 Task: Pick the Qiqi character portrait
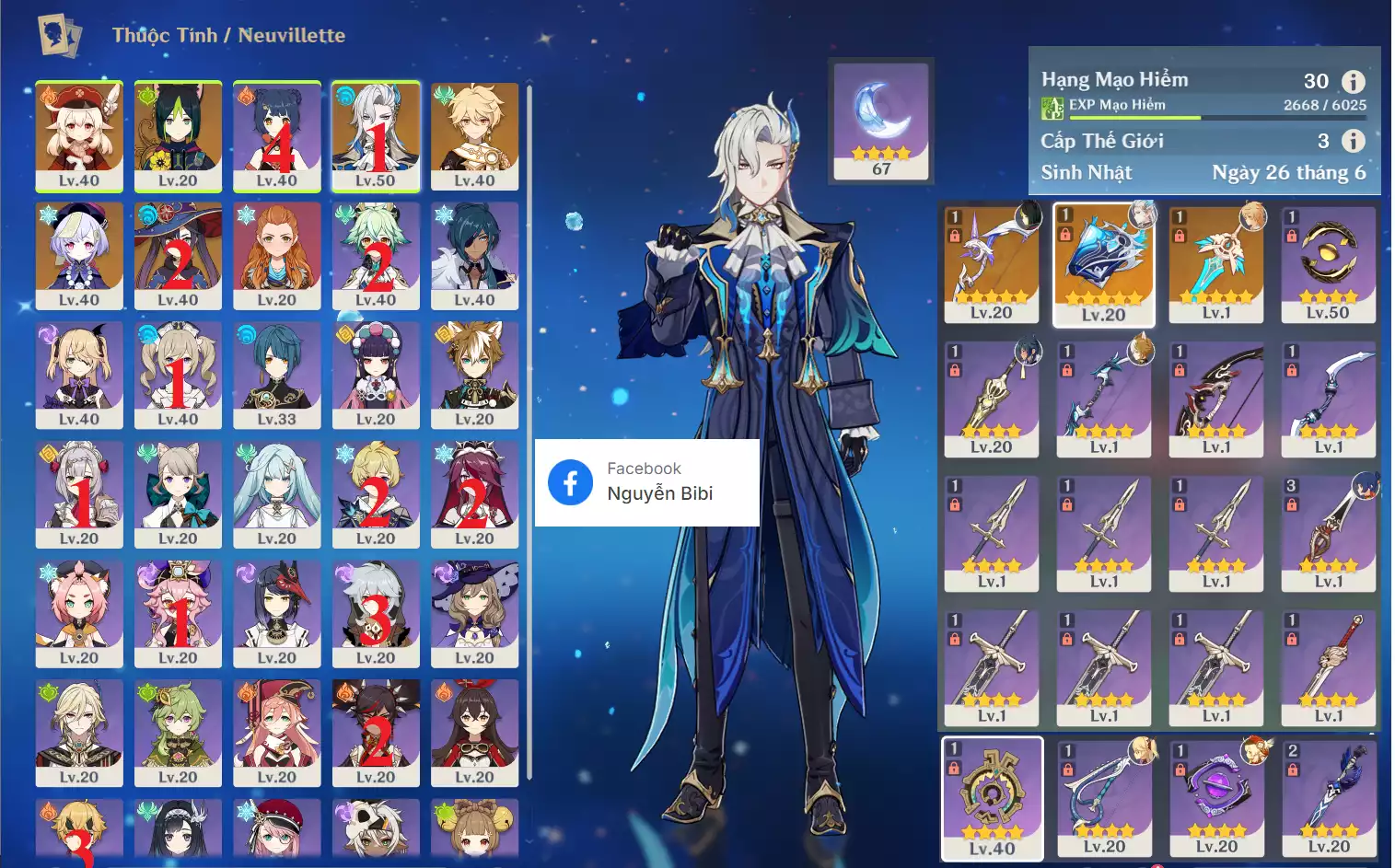coord(79,255)
